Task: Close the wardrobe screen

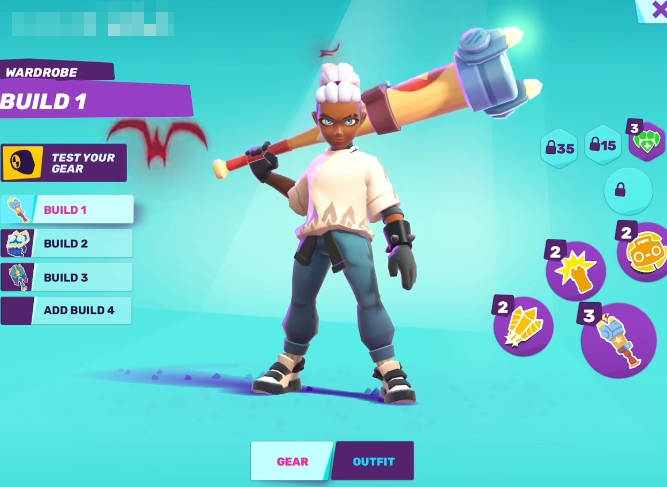Action: pyautogui.click(x=655, y=9)
